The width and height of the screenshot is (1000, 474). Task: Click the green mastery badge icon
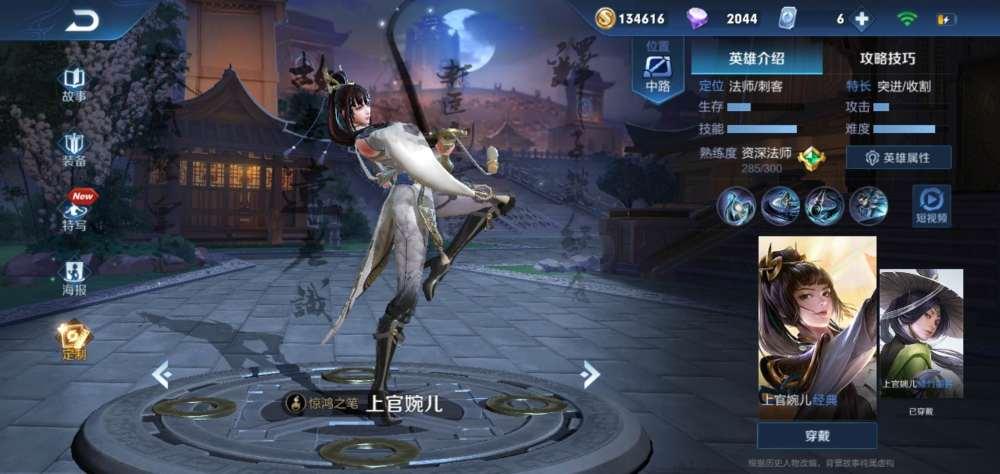pyautogui.click(x=811, y=158)
